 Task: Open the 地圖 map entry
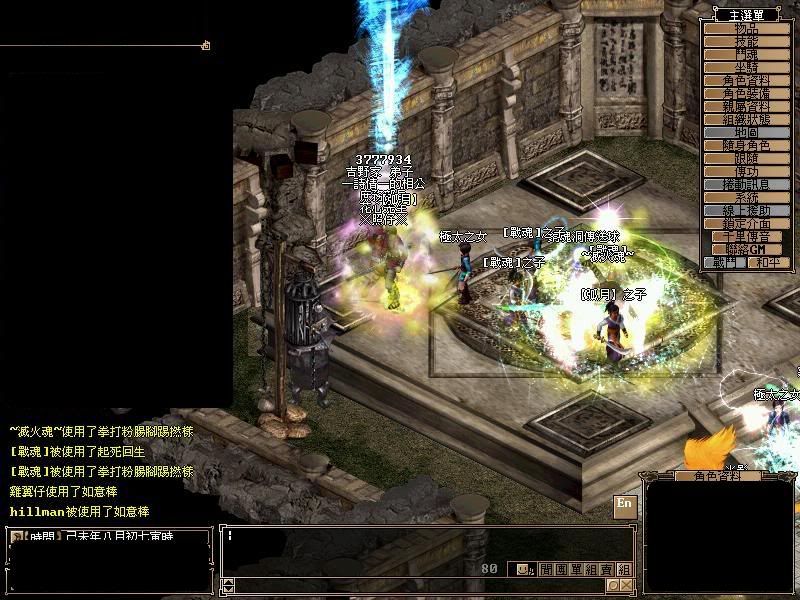click(x=745, y=132)
